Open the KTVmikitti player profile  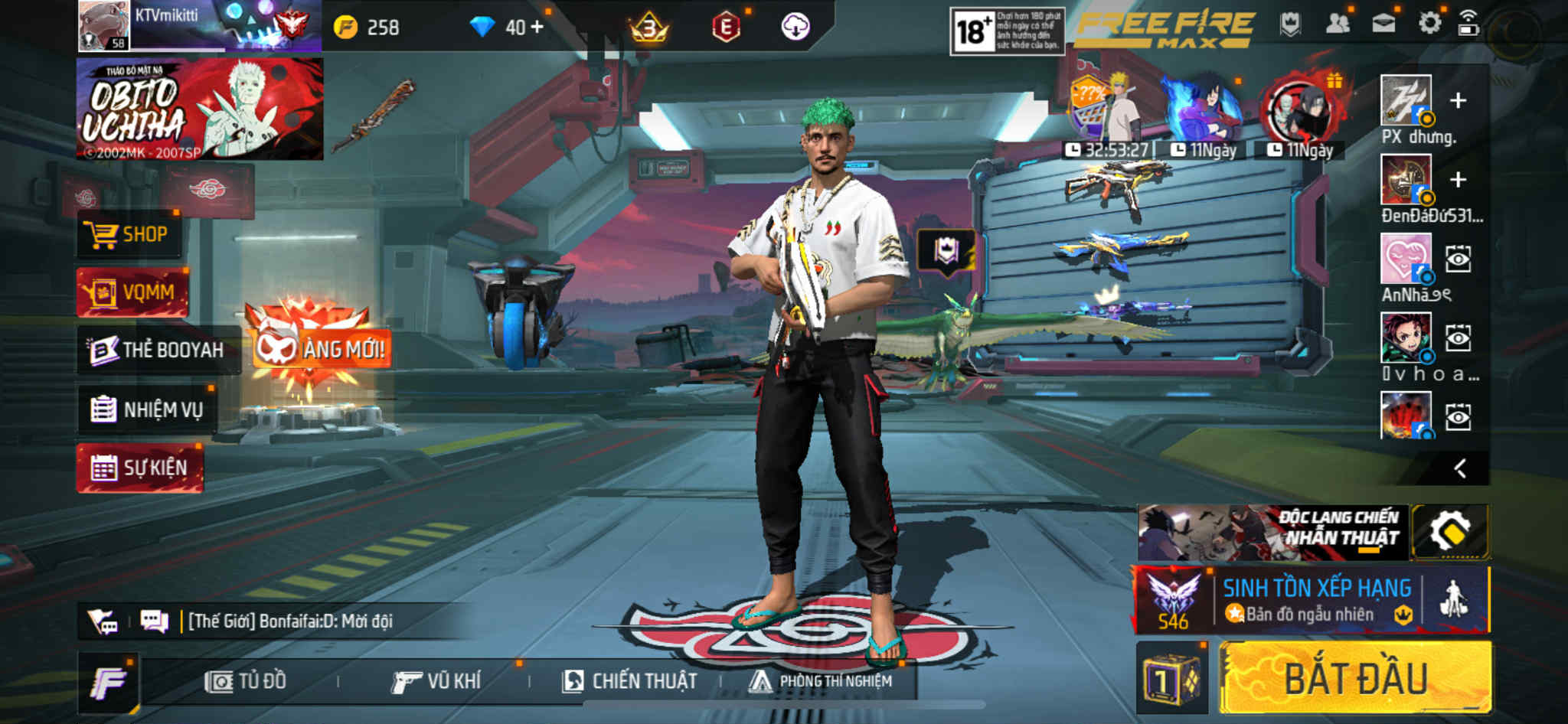point(105,26)
